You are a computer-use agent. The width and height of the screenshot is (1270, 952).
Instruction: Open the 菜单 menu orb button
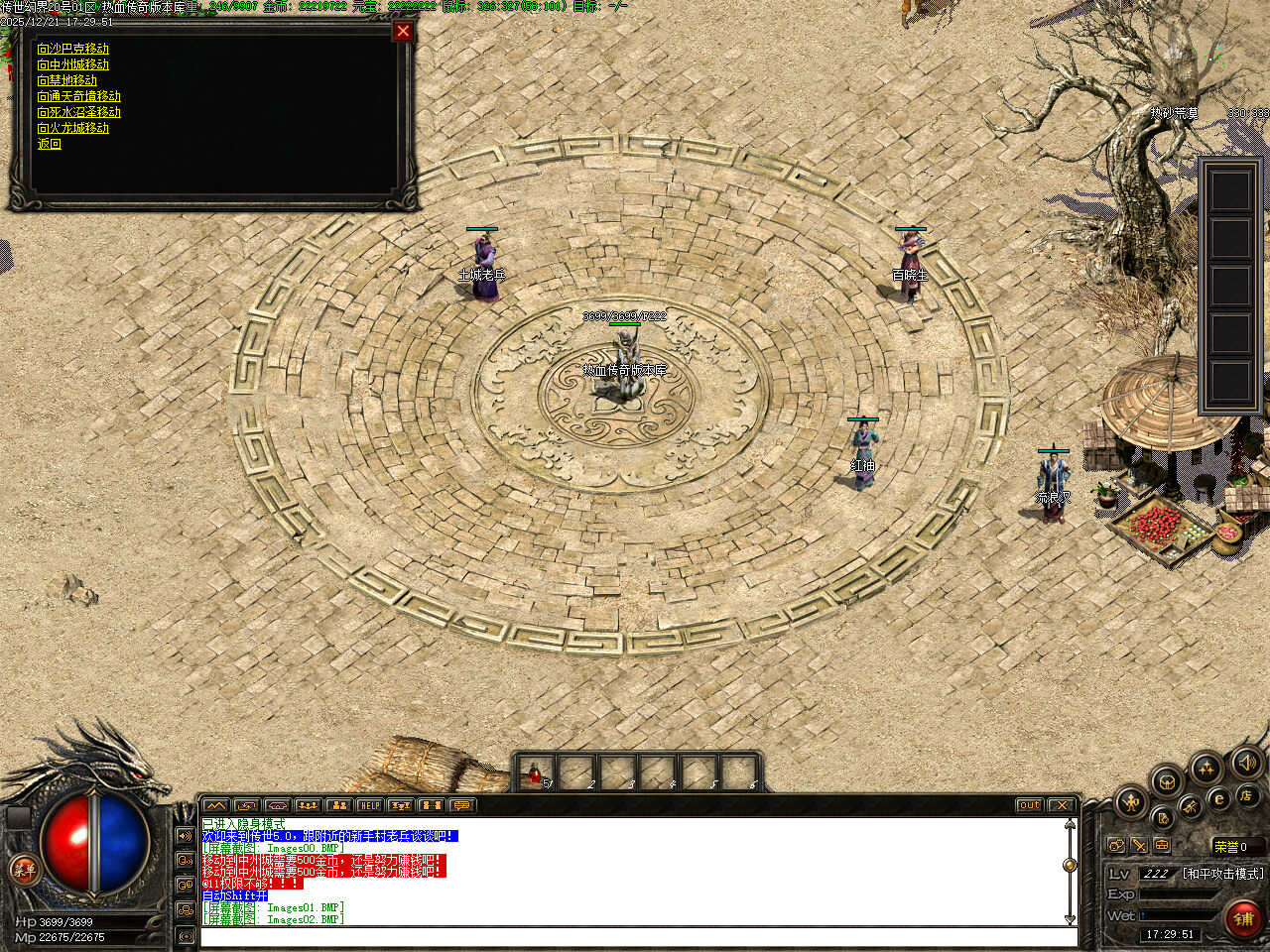click(x=24, y=871)
